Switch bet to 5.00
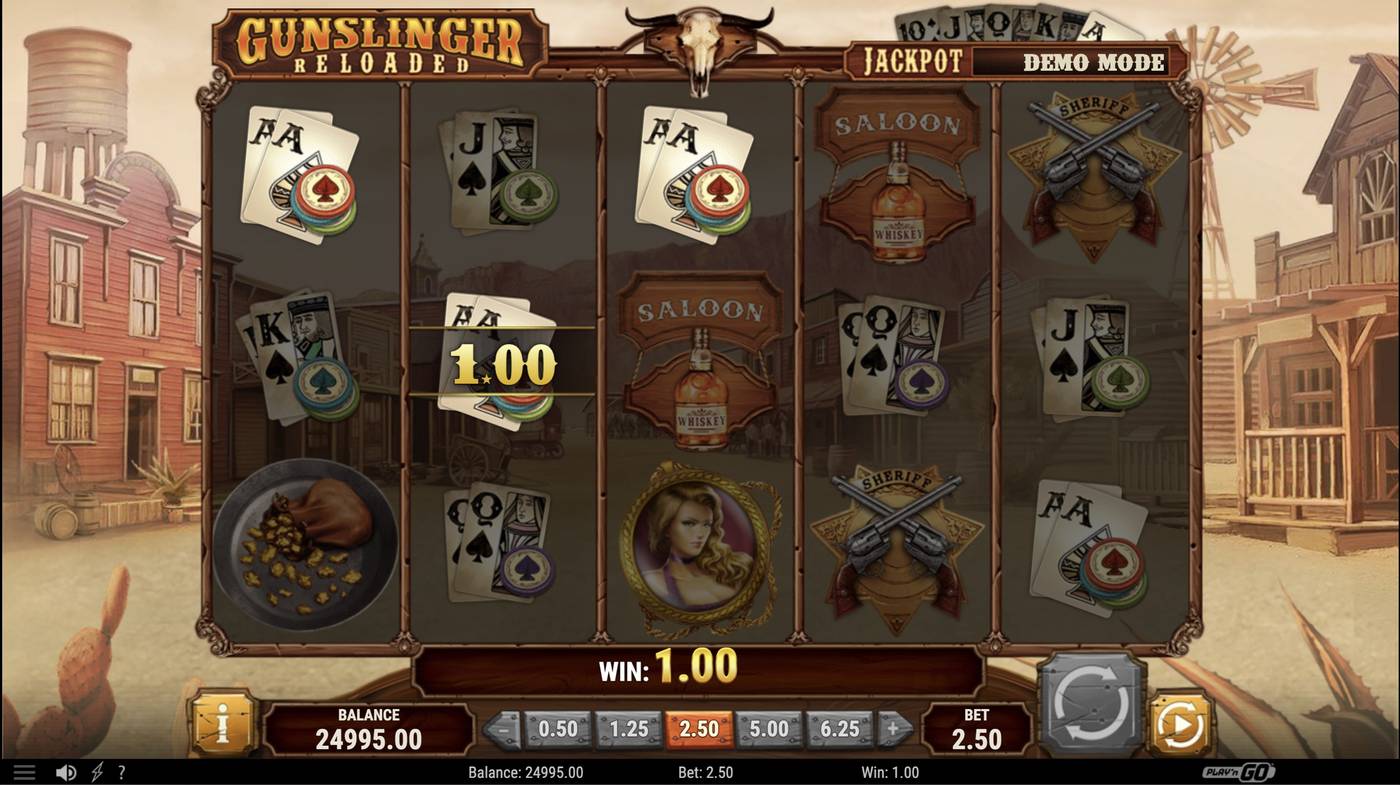Image resolution: width=1400 pixels, height=785 pixels. coord(768,729)
